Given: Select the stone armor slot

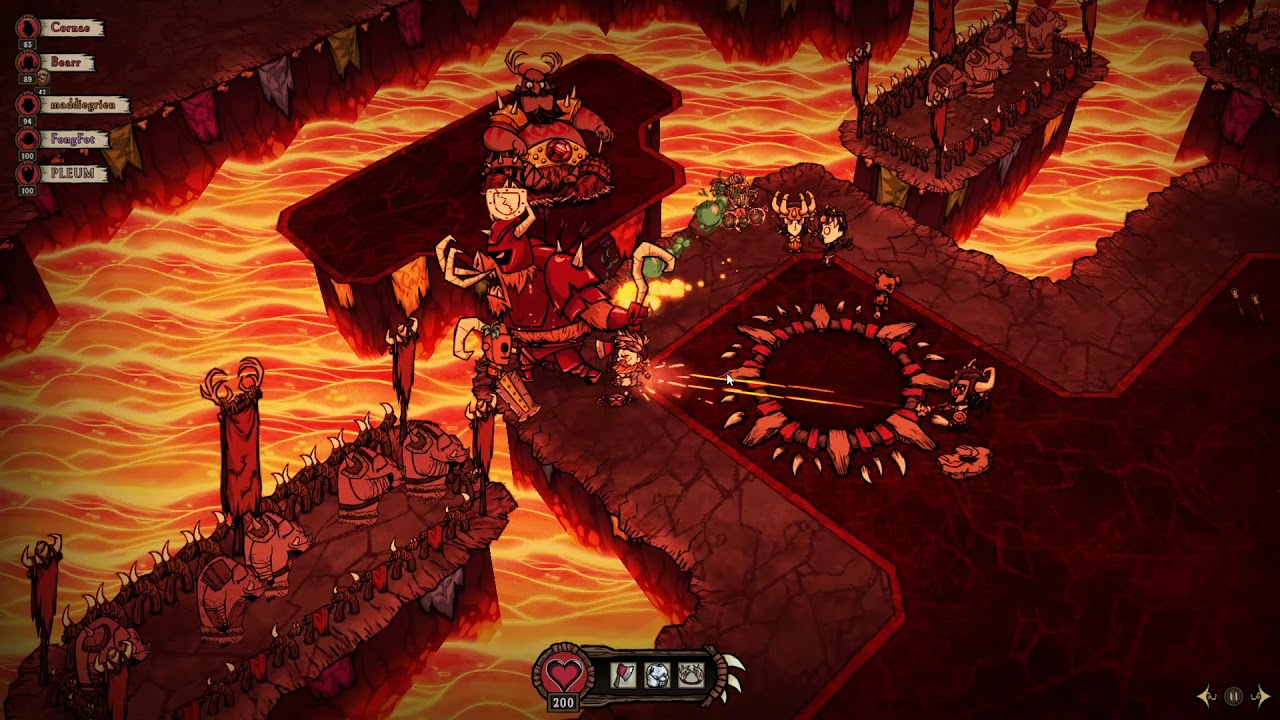Looking at the screenshot, I should point(657,676).
